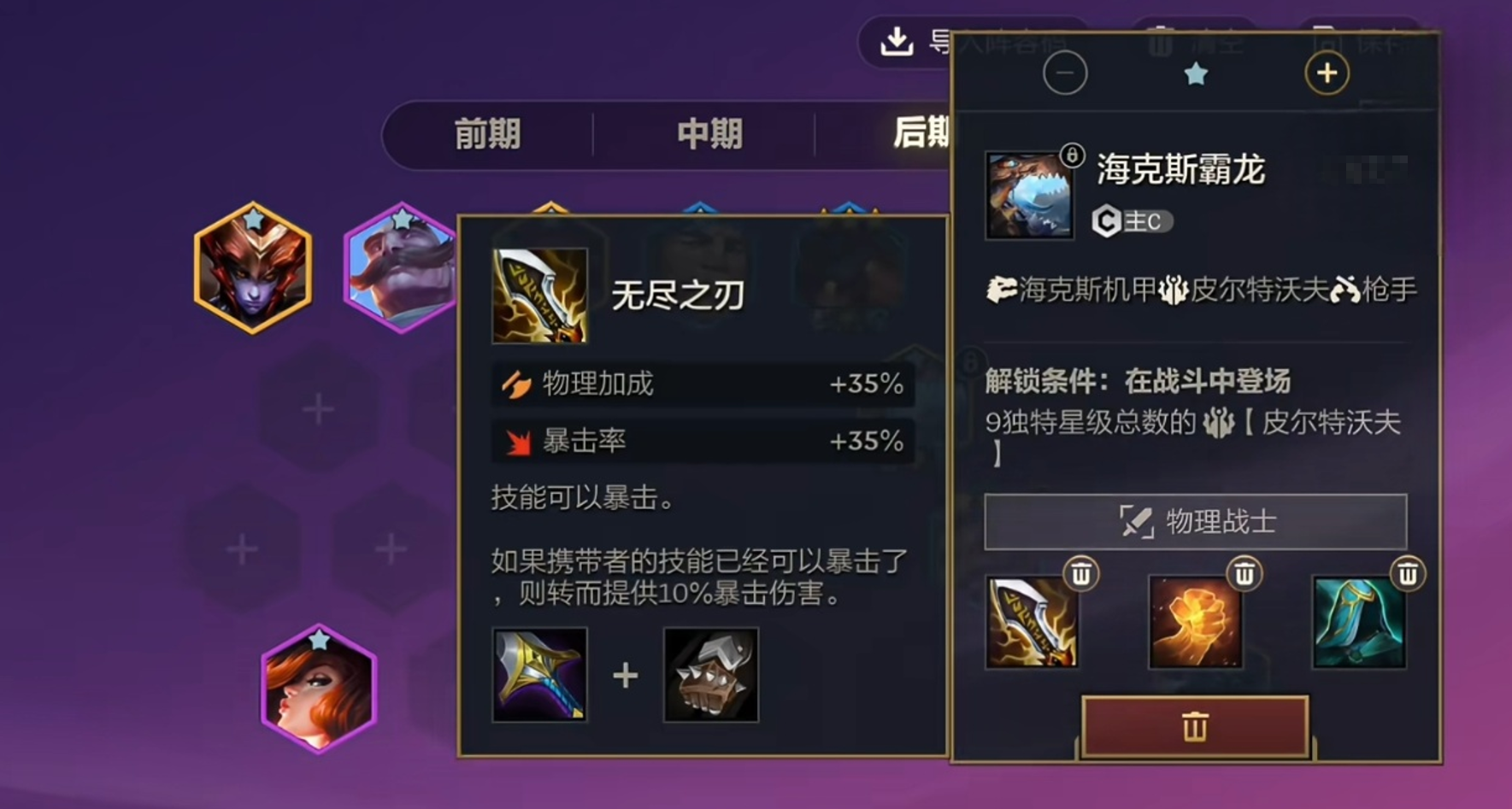The image size is (1512, 809).
Task: Click the 物理战士 button
Action: click(1194, 522)
